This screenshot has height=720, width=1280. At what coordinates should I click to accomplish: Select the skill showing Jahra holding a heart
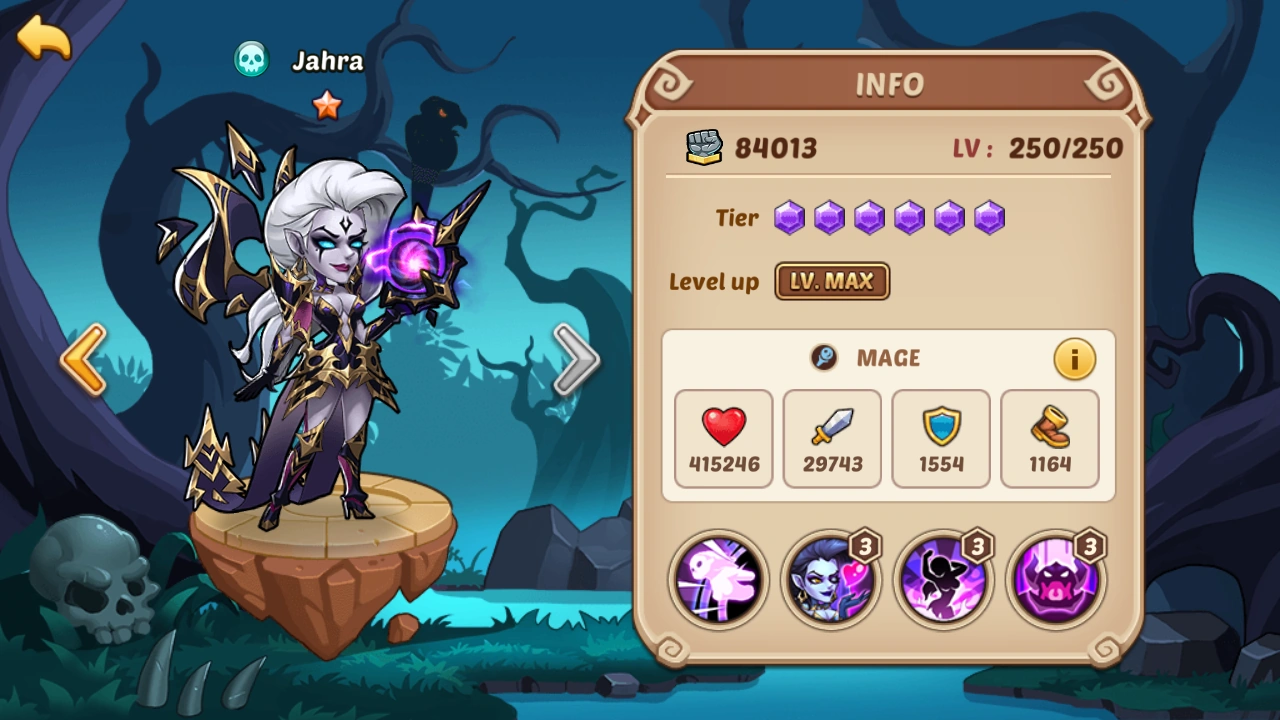[x=831, y=580]
